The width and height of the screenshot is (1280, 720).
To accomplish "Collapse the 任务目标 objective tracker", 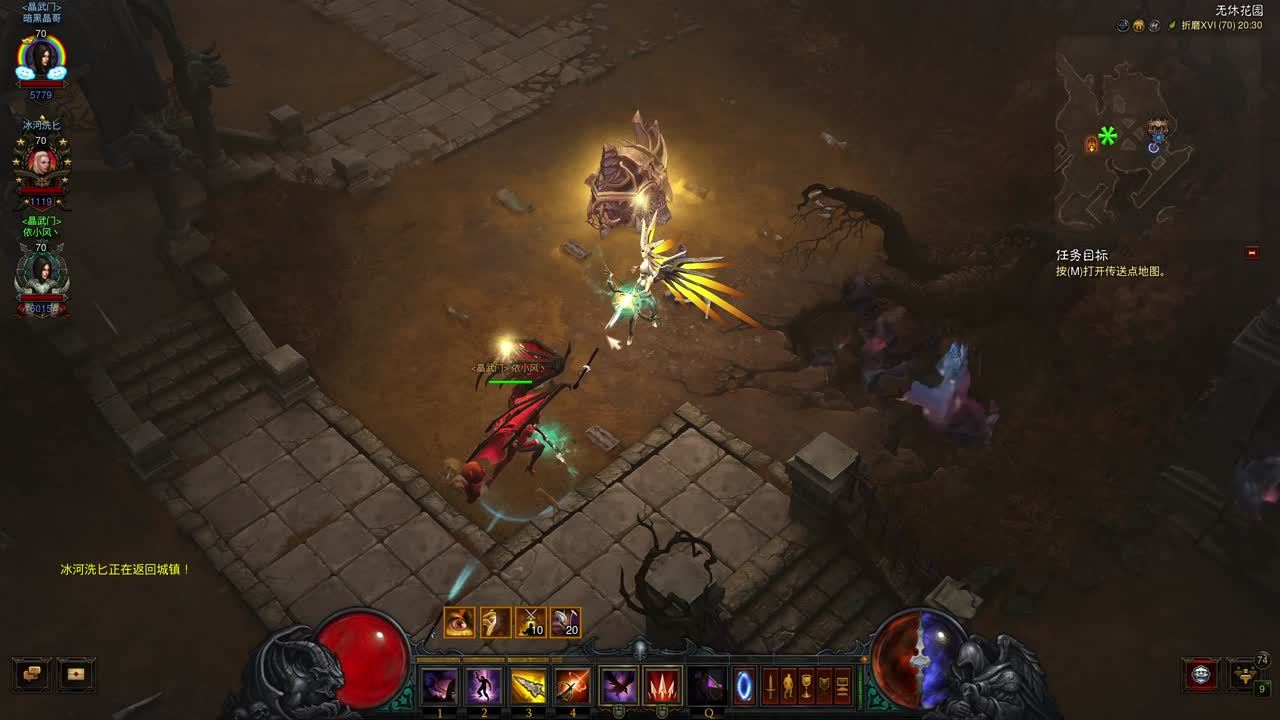I will 1252,253.
